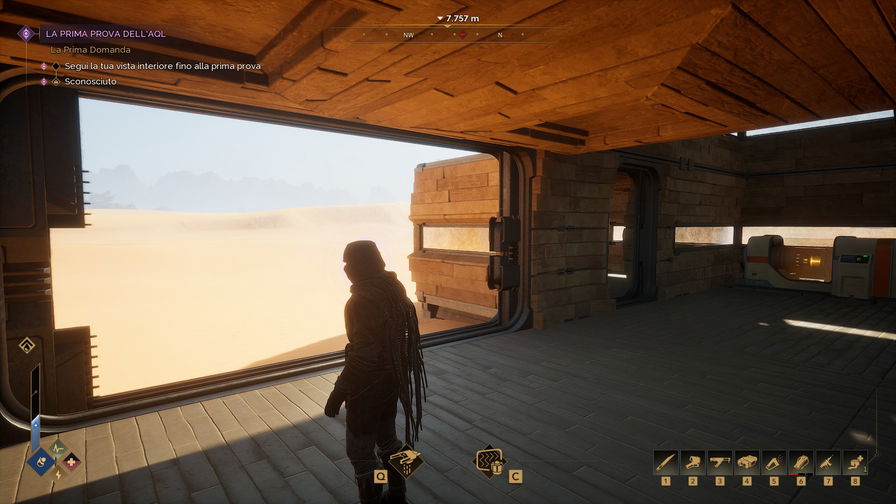Equip the pistol in hotbar slot 2
The image size is (896, 504).
pos(692,462)
